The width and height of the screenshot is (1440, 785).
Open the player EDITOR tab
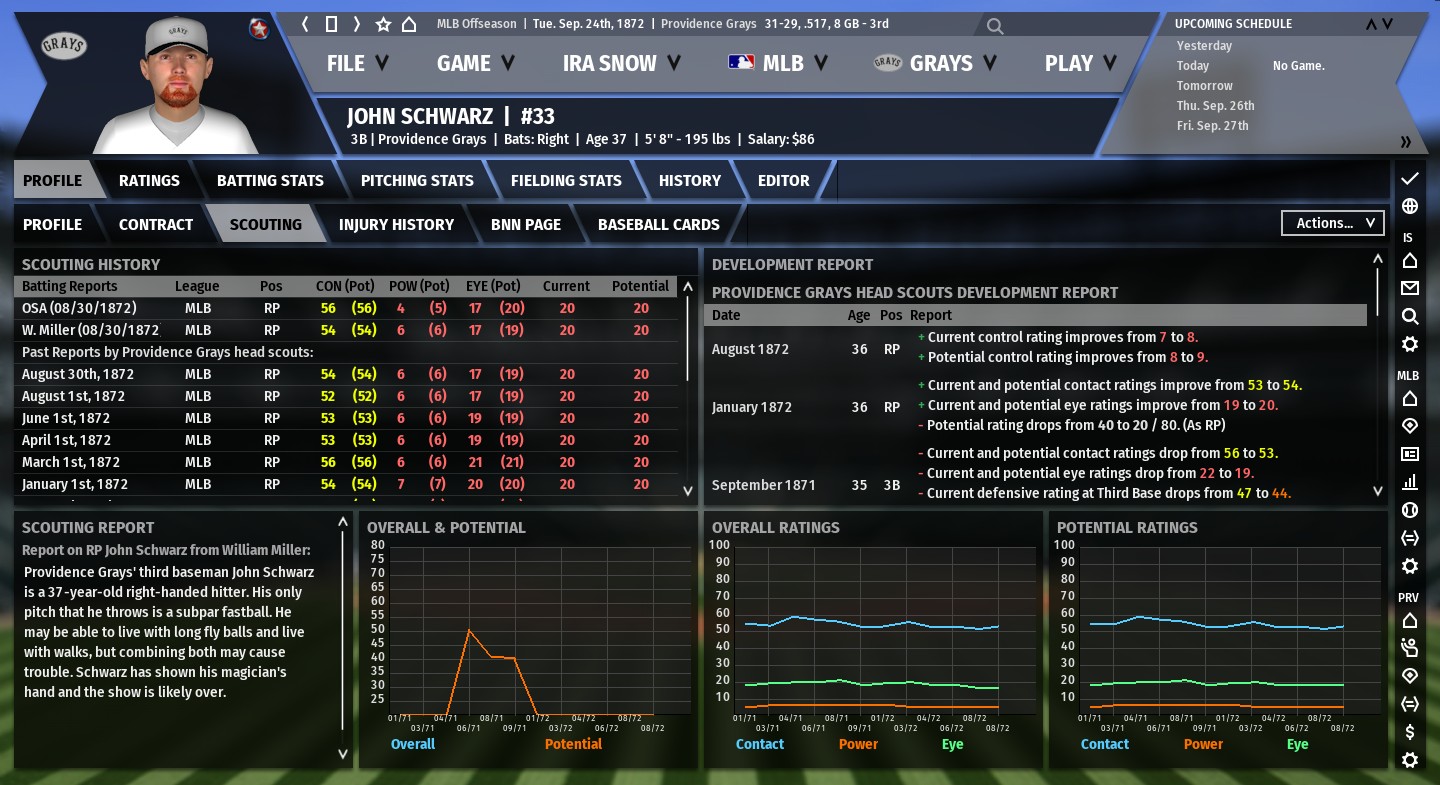783,181
